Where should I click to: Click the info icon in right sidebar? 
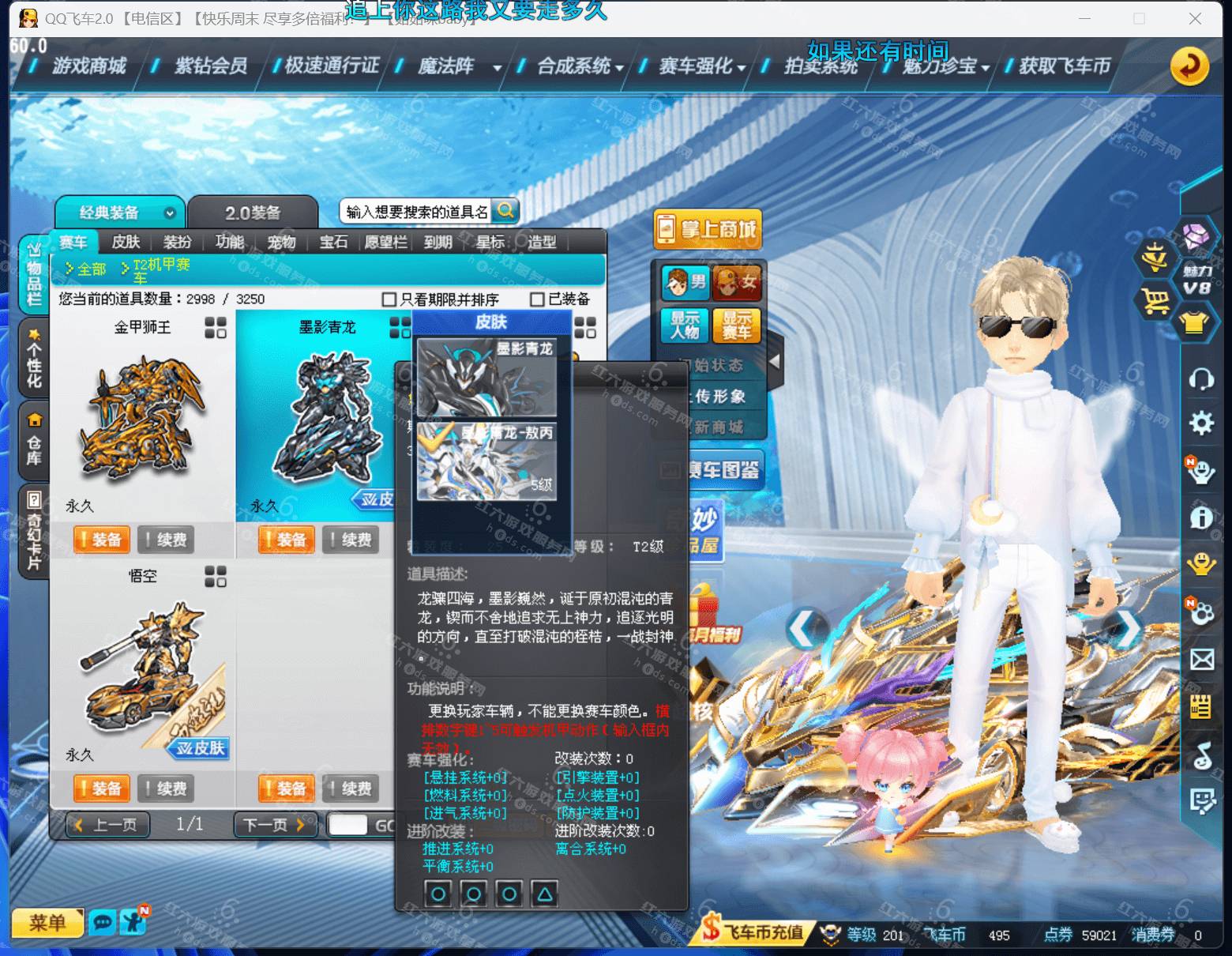(1202, 516)
